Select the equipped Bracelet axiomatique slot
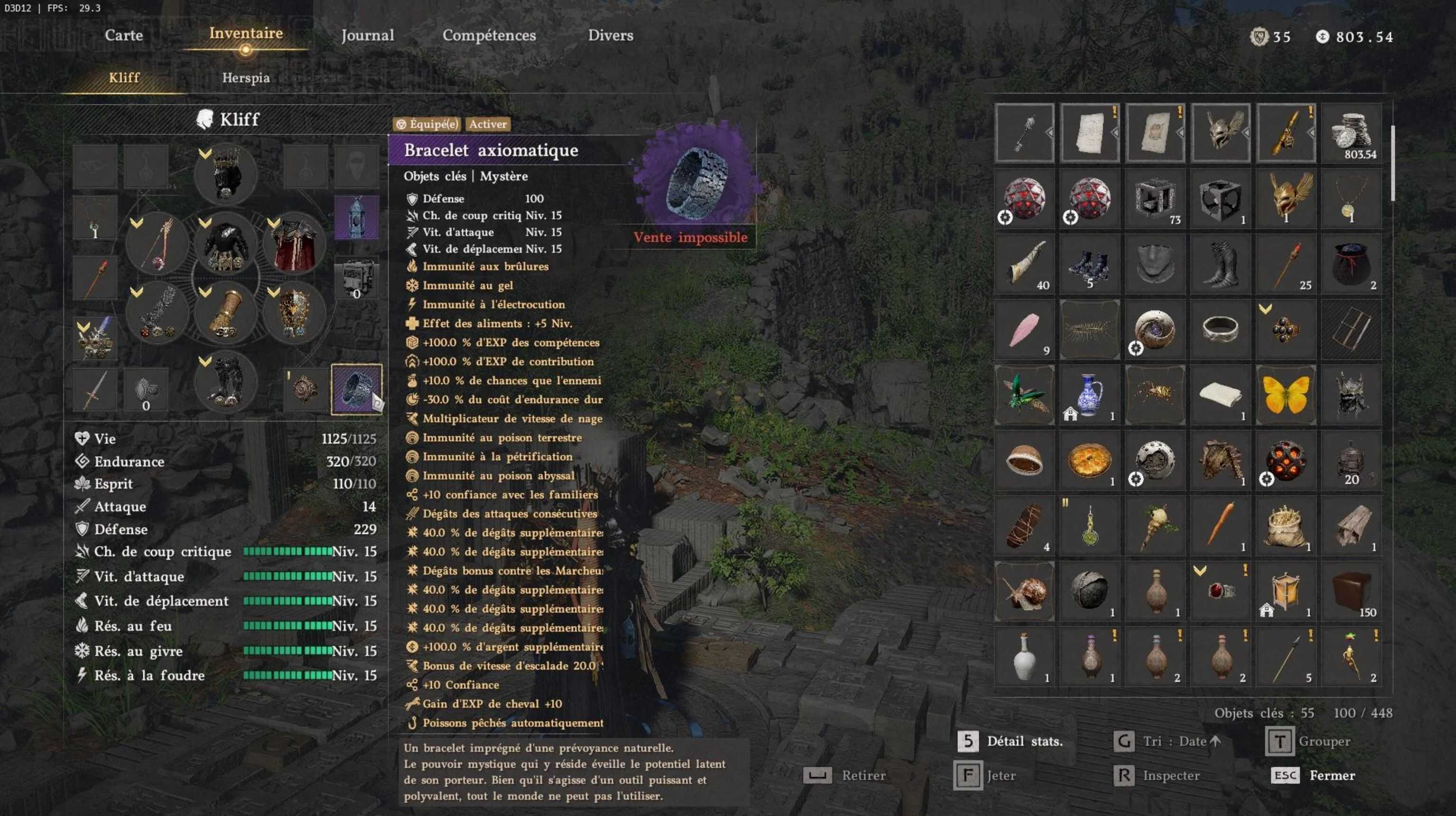The width and height of the screenshot is (1456, 816). (x=356, y=389)
